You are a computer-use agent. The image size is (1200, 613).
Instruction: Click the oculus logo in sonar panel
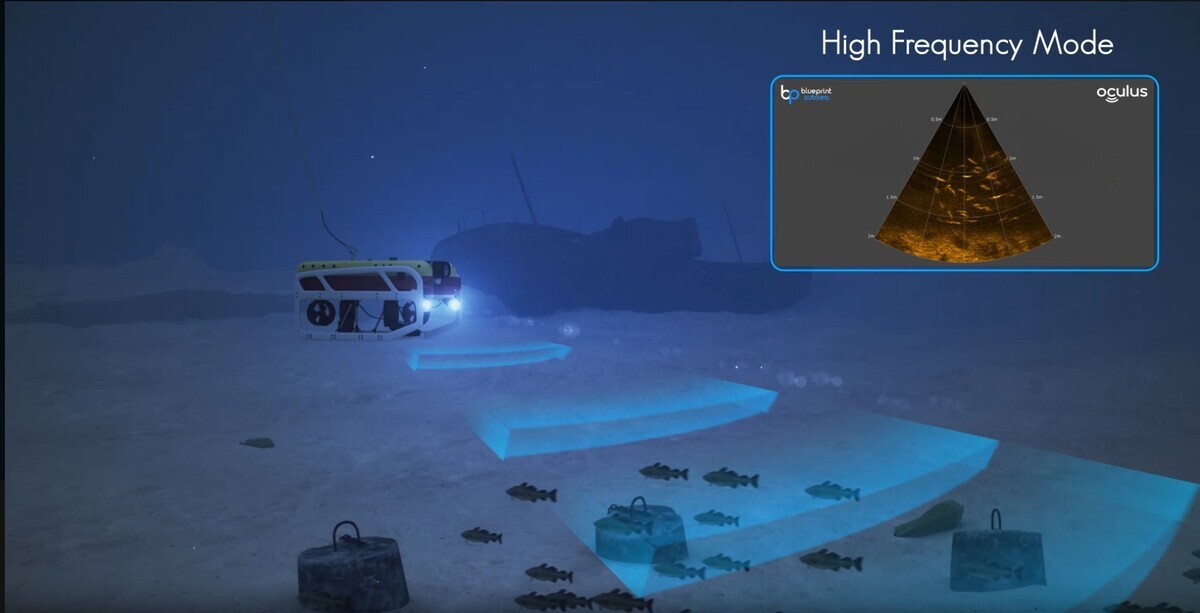coord(1121,92)
